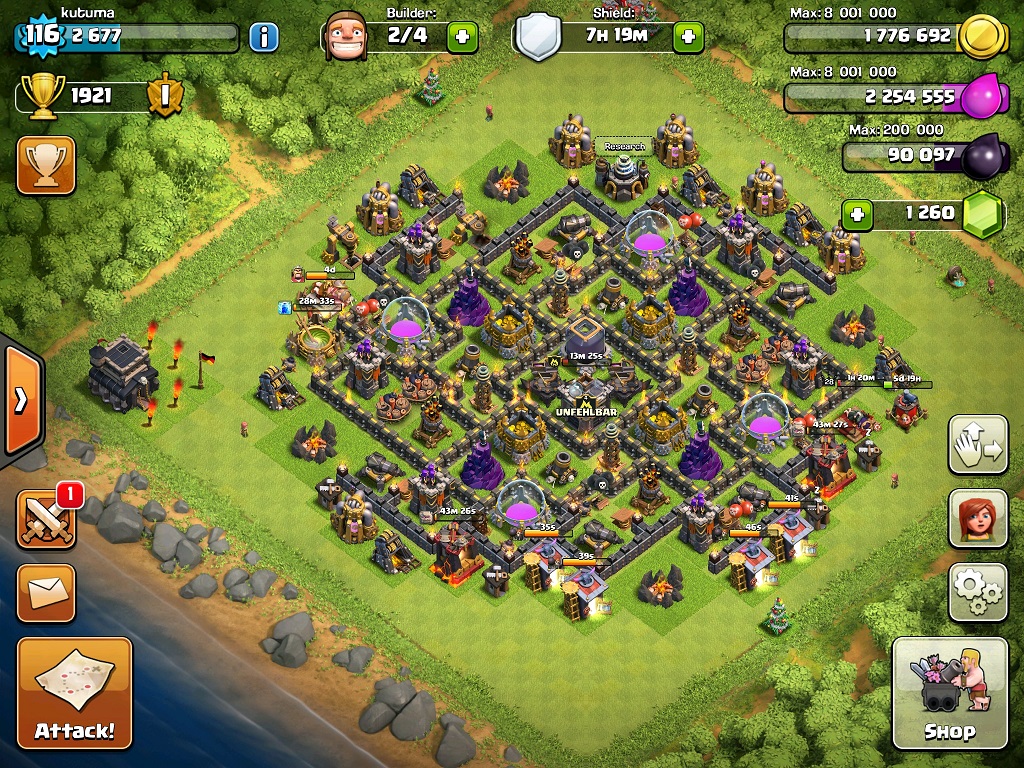
Task: Show player info with blue i button
Action: pos(263,38)
